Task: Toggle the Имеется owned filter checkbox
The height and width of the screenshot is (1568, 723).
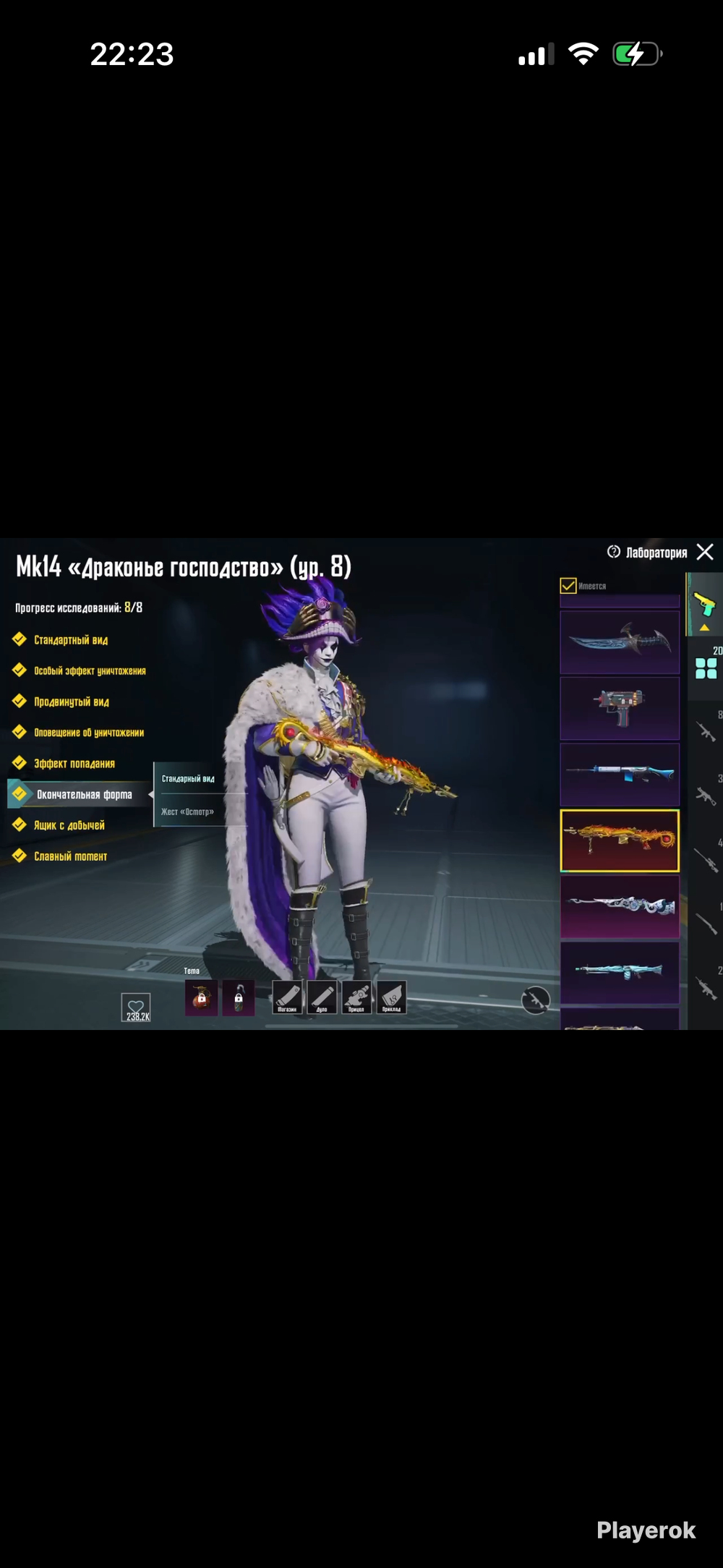Action: pyautogui.click(x=568, y=585)
